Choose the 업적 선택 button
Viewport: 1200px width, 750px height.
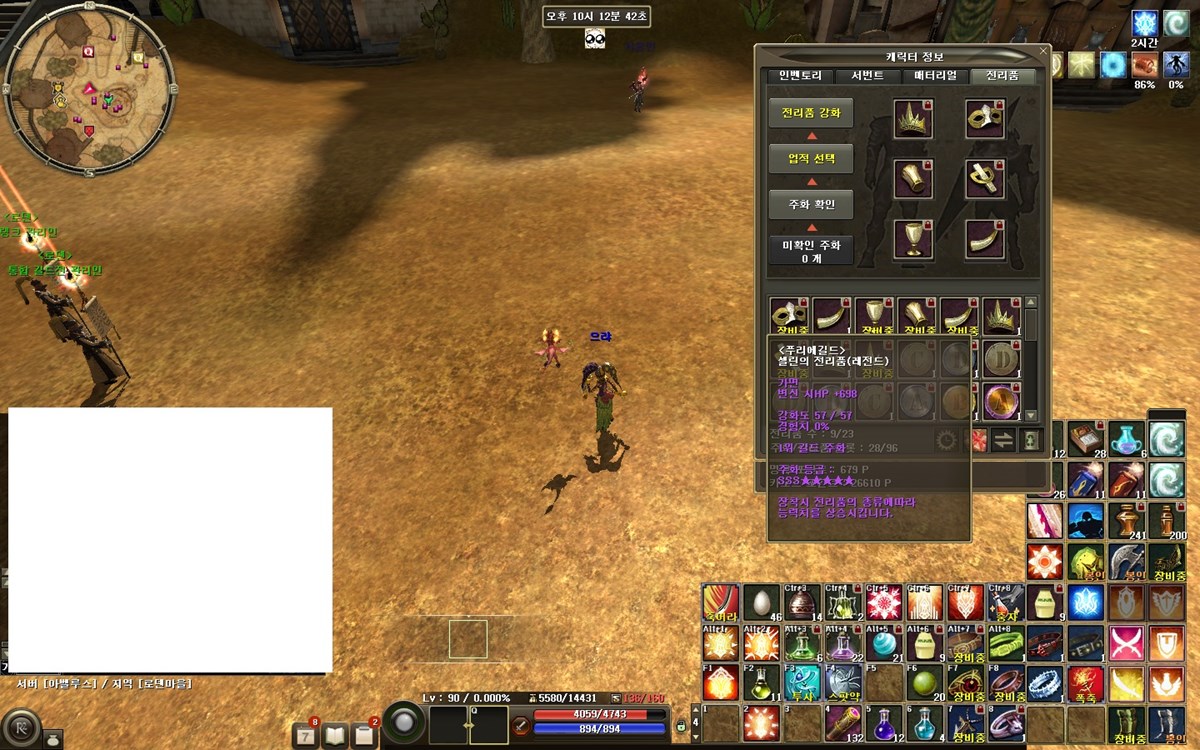point(811,158)
